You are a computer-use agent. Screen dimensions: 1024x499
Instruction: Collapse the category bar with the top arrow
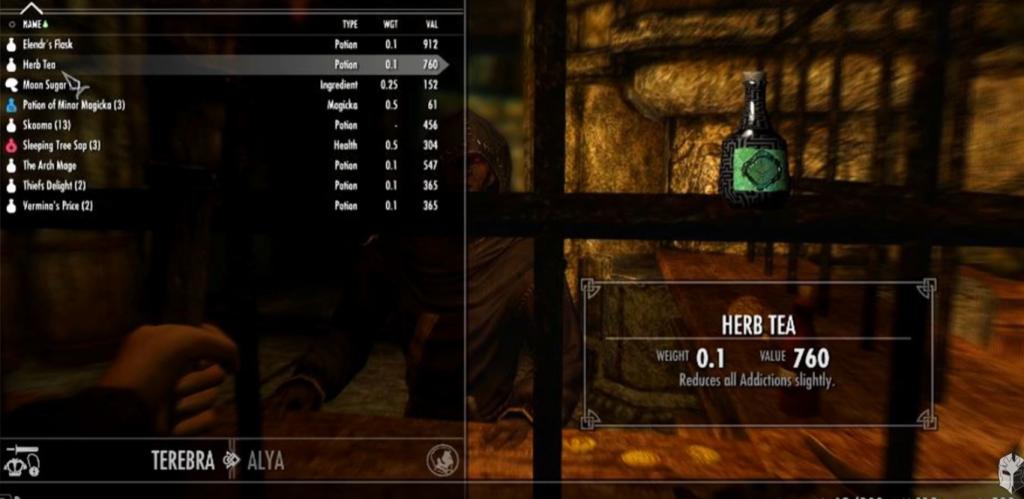click(x=31, y=8)
